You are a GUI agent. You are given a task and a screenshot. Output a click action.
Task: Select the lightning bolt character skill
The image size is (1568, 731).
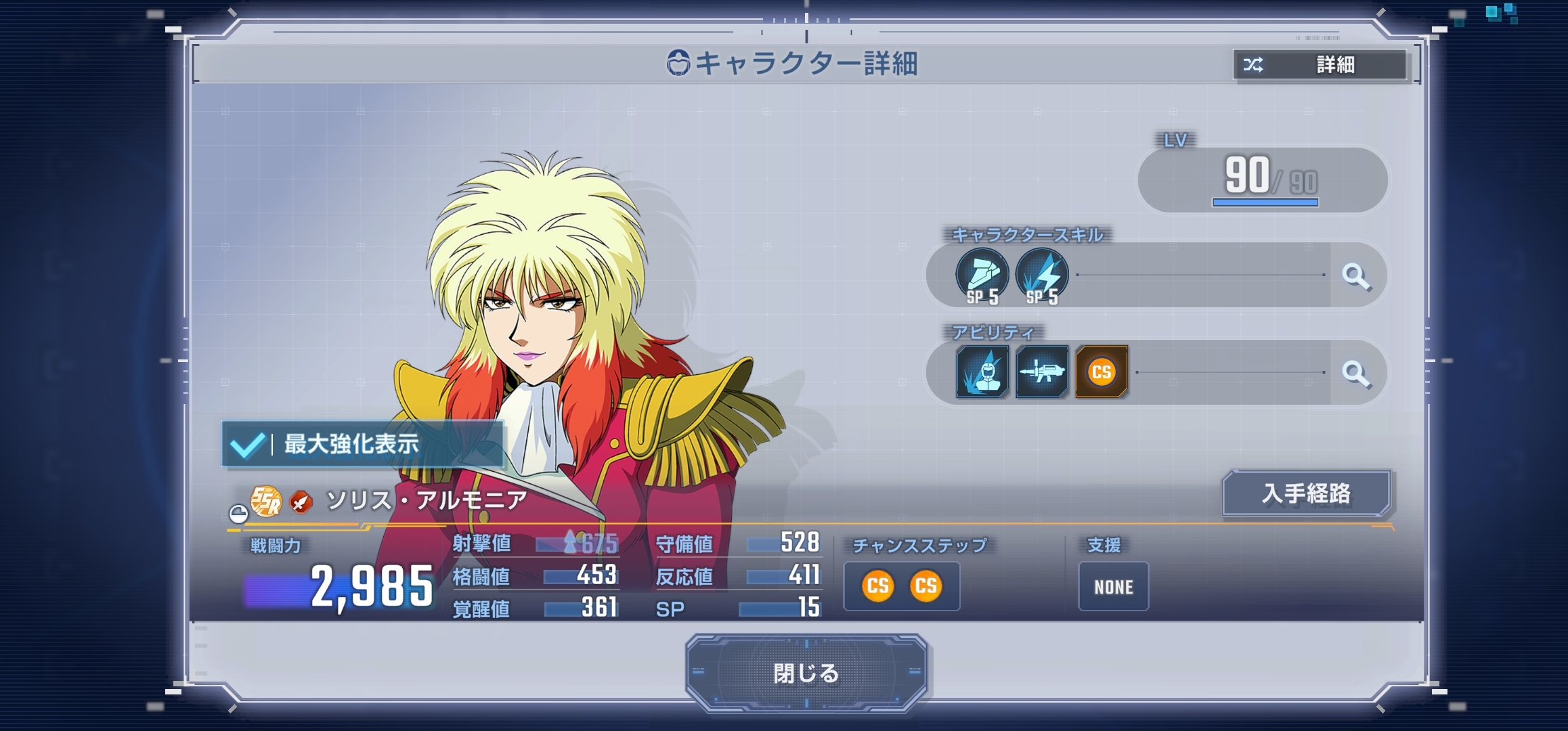pos(1042,275)
